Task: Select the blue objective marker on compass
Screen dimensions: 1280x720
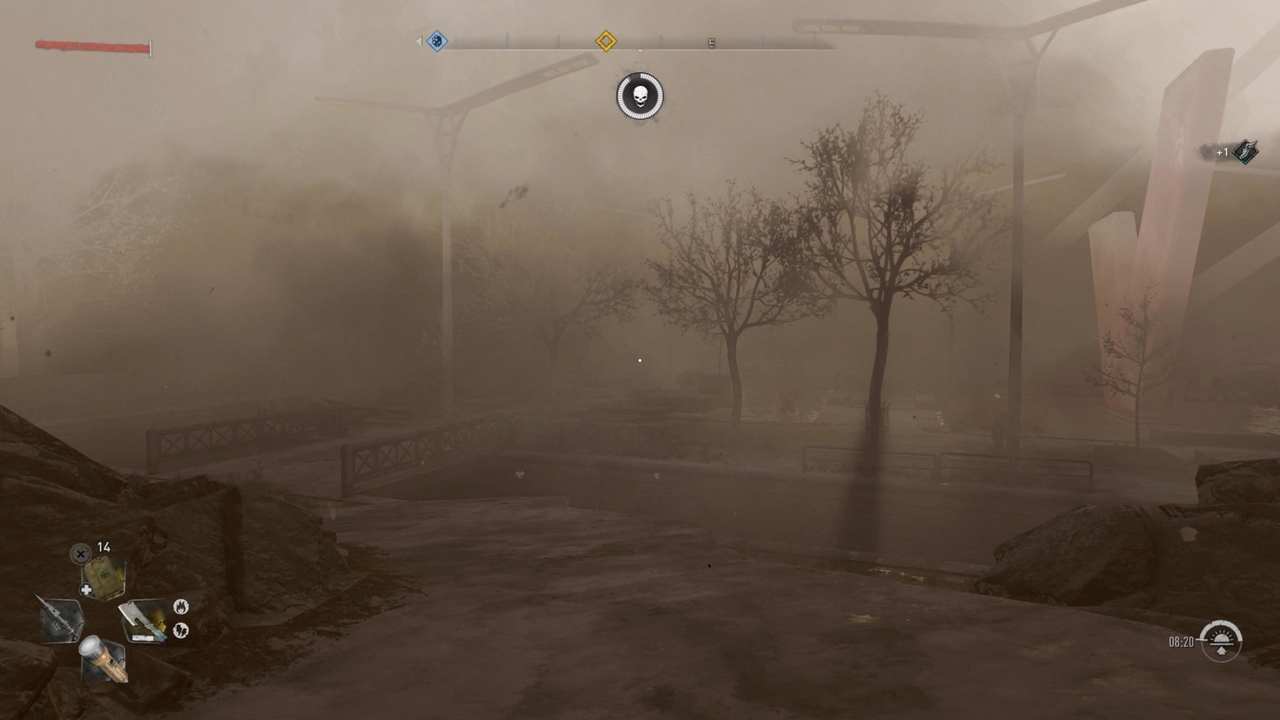Action: click(x=437, y=41)
